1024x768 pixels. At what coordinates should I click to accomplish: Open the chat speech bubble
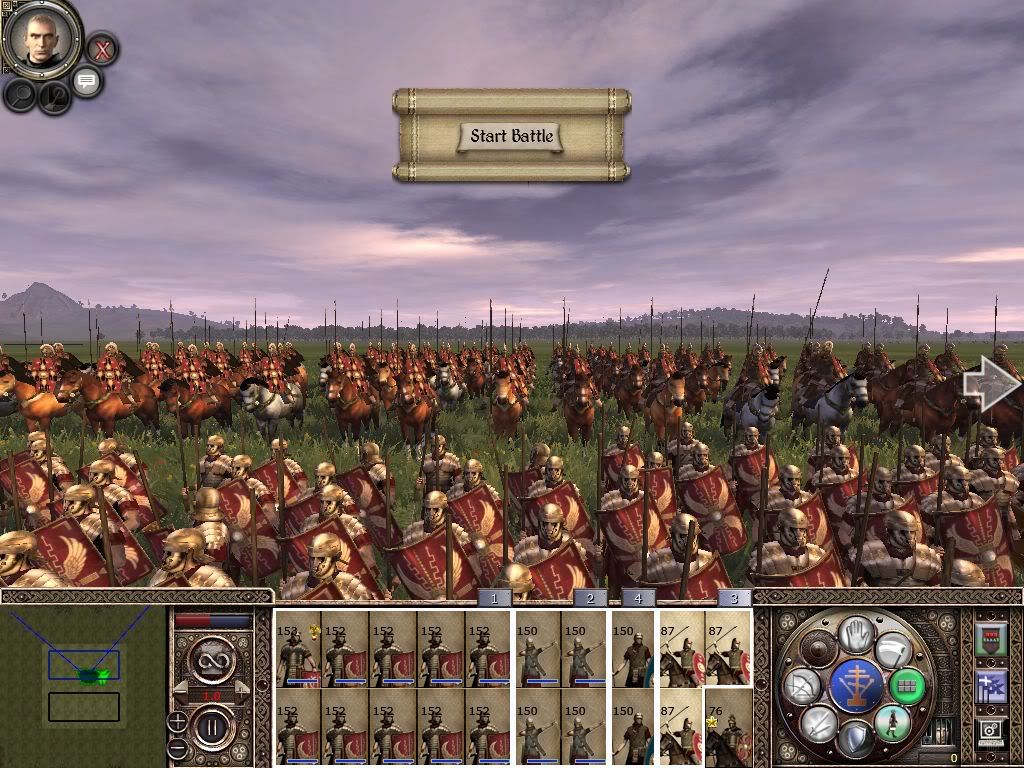click(86, 81)
